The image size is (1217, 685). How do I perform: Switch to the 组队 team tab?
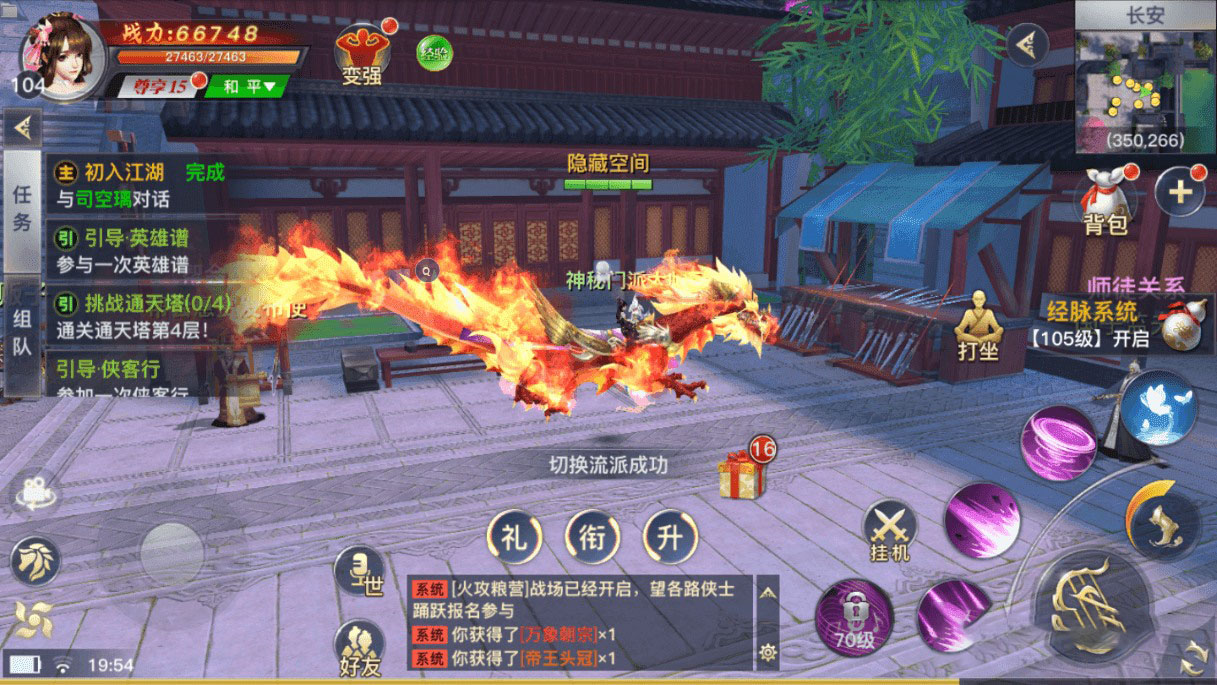tap(22, 335)
